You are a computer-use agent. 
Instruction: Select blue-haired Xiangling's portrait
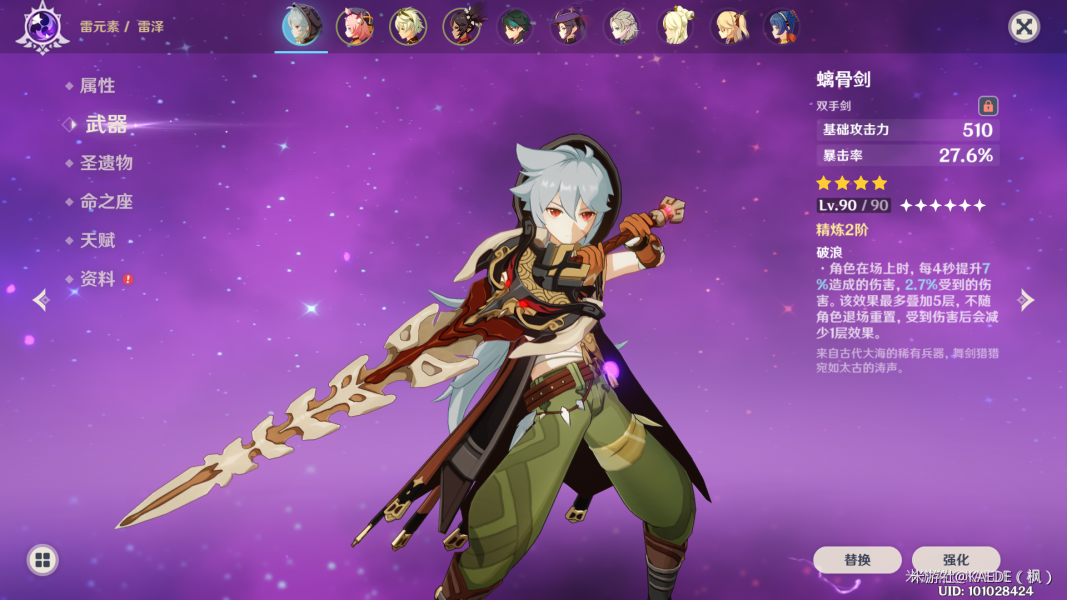783,26
